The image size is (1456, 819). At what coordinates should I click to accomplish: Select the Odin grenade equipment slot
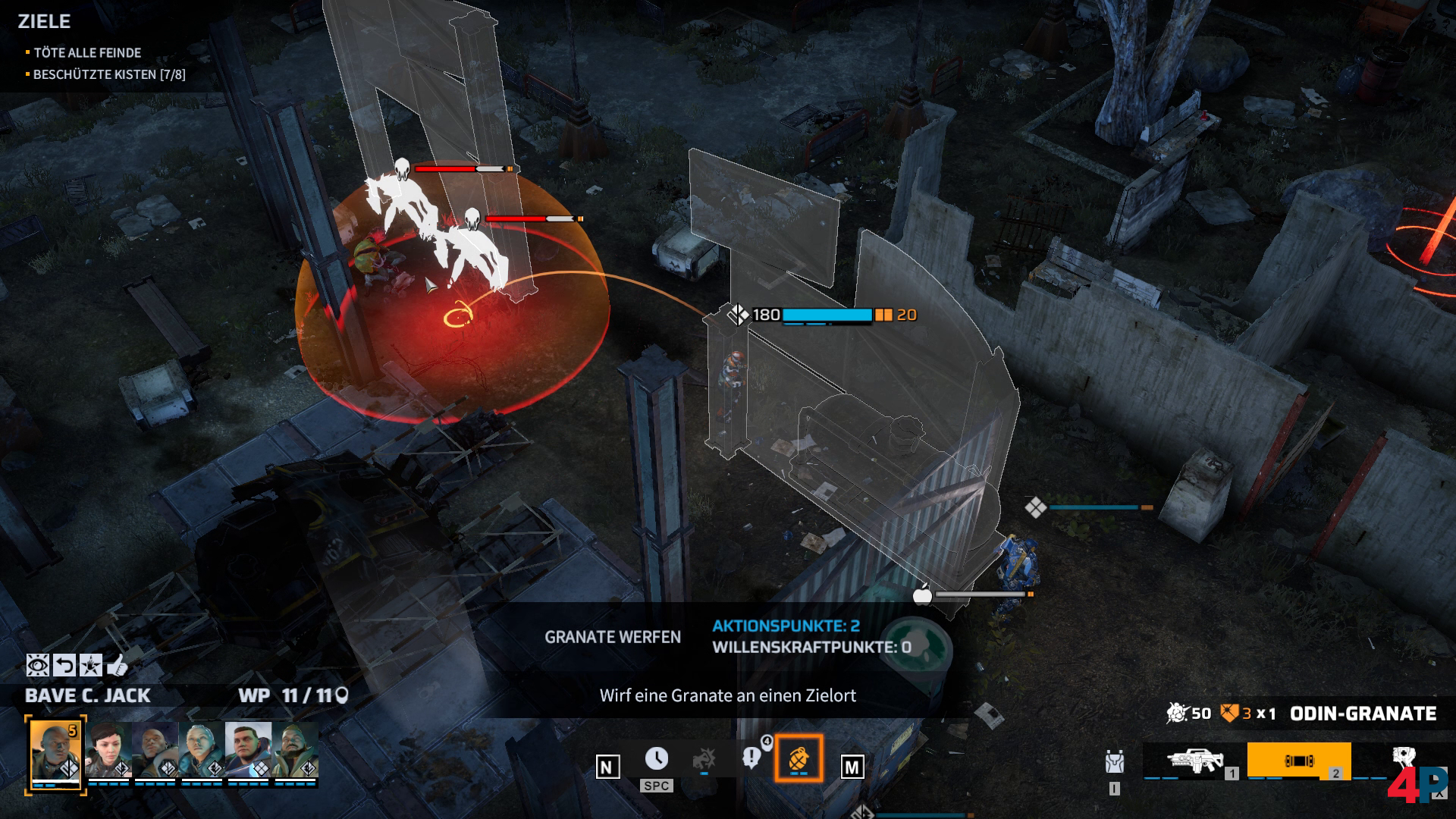point(1298,761)
